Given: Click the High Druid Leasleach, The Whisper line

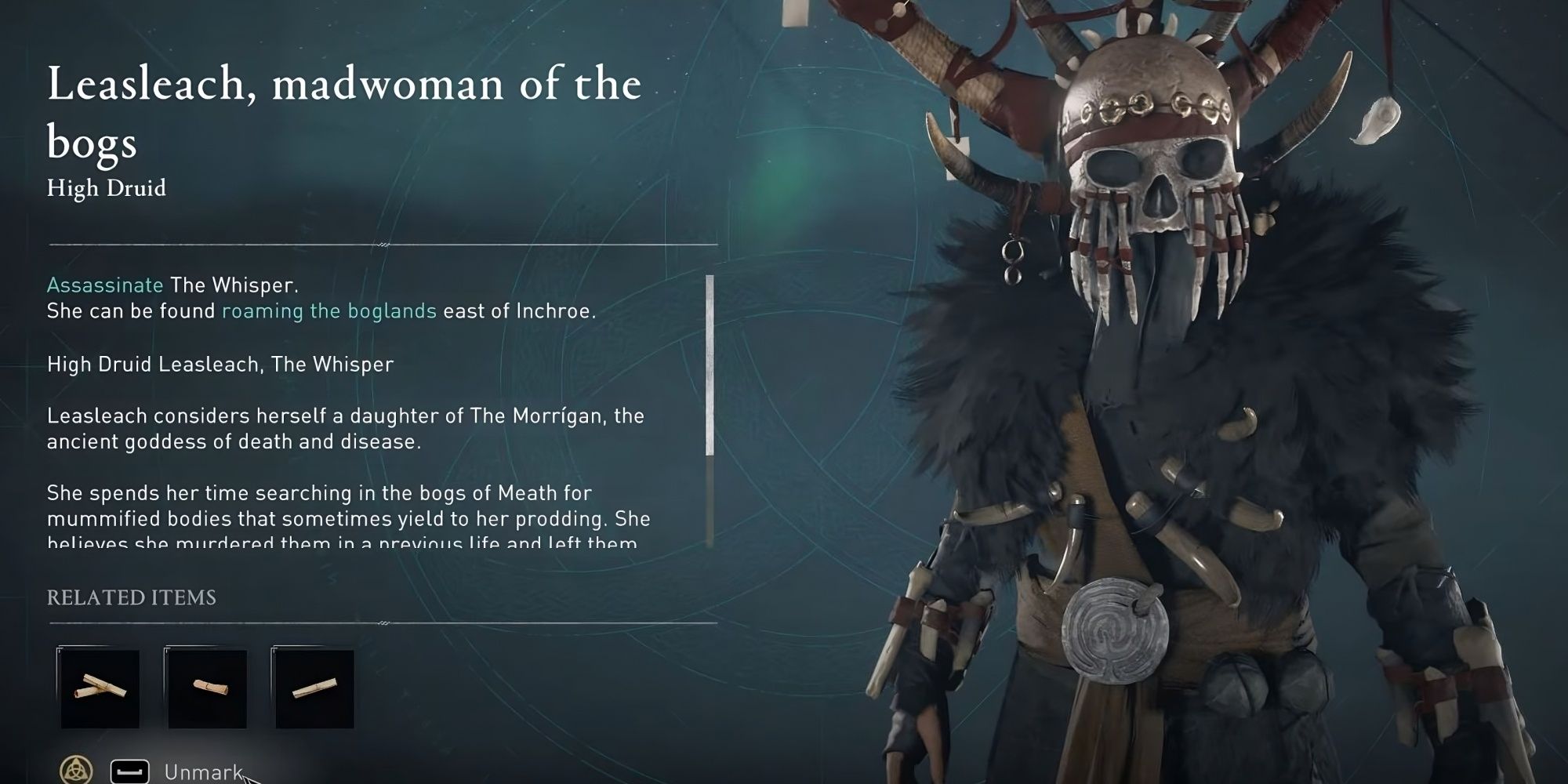Looking at the screenshot, I should (x=220, y=363).
